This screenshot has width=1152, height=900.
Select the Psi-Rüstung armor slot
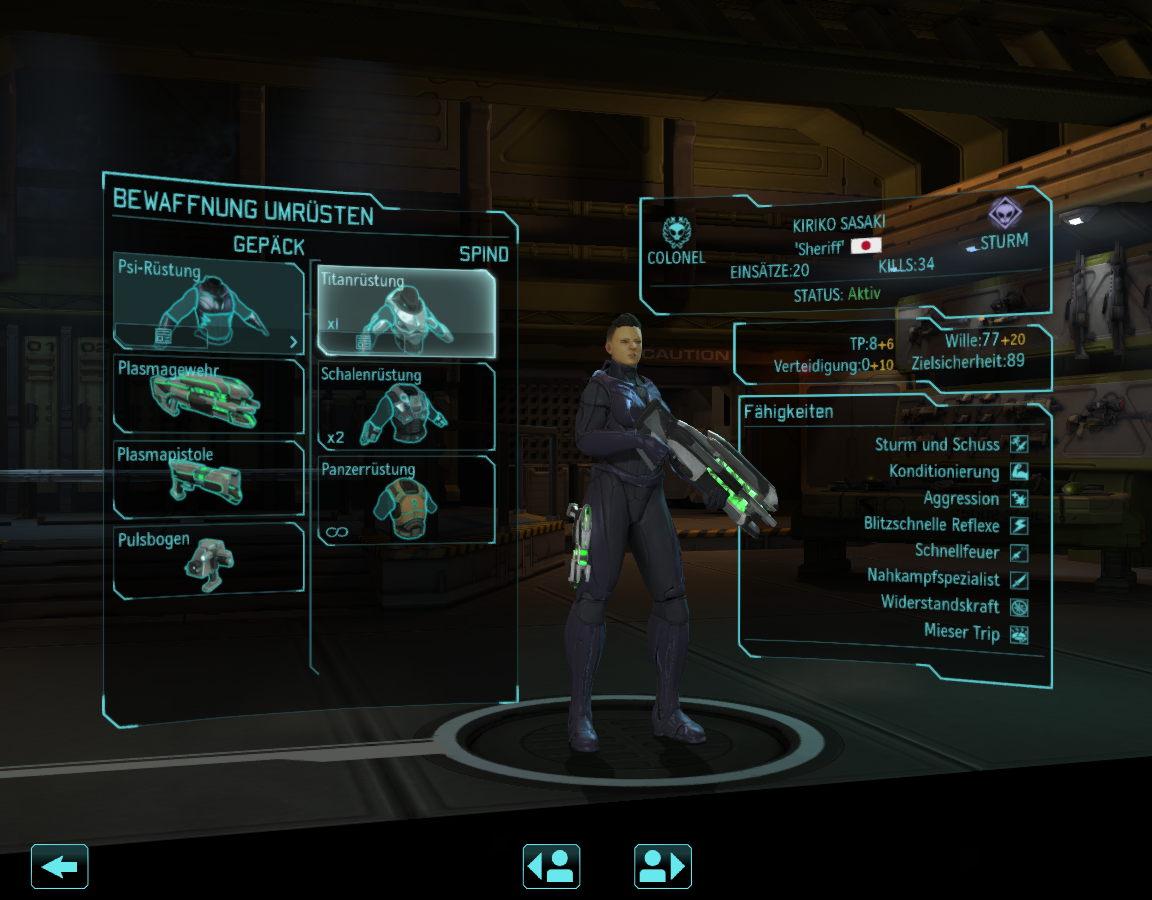[x=209, y=303]
